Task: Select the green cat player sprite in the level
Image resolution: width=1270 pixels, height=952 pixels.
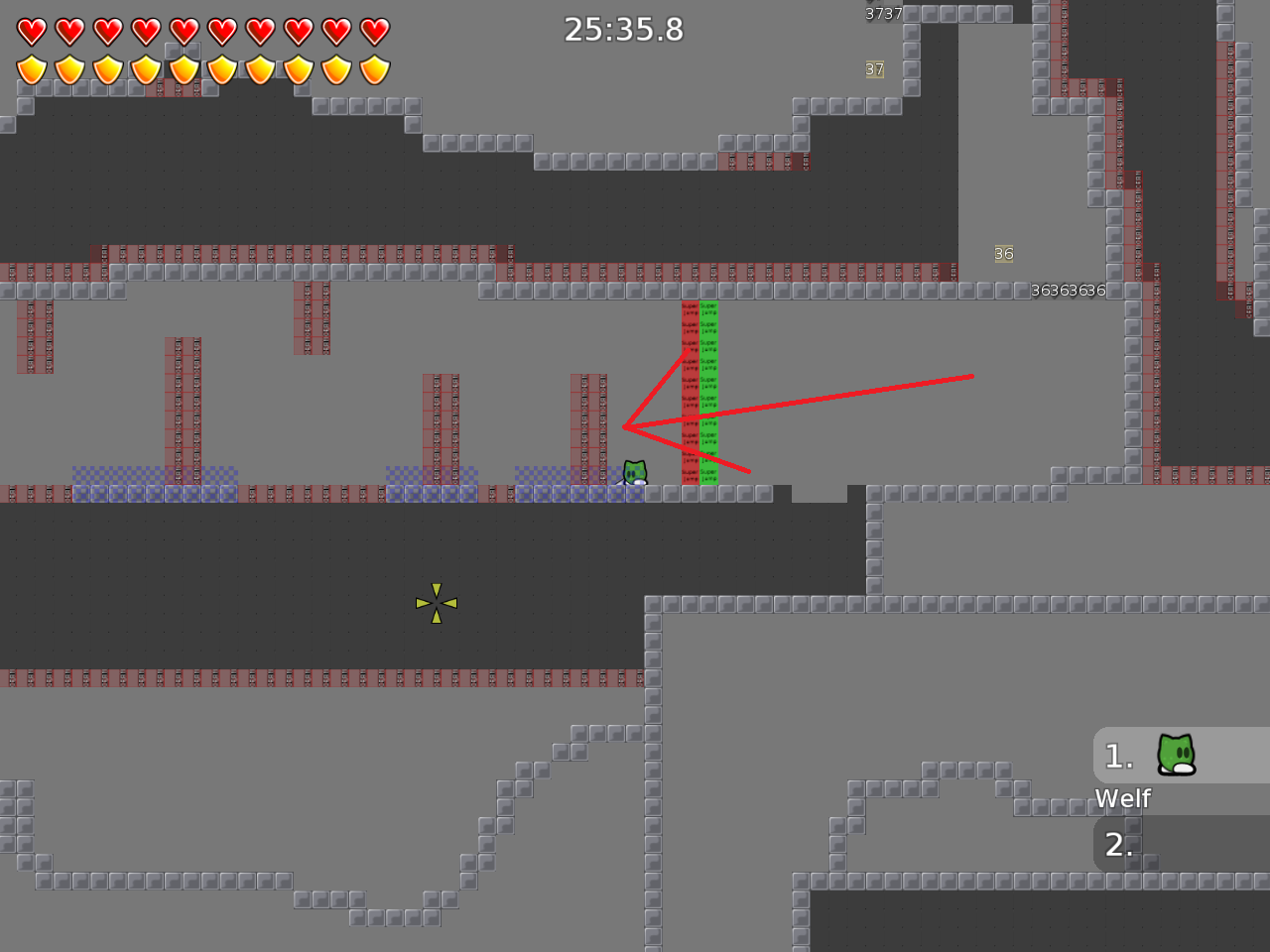Action: pos(633,471)
